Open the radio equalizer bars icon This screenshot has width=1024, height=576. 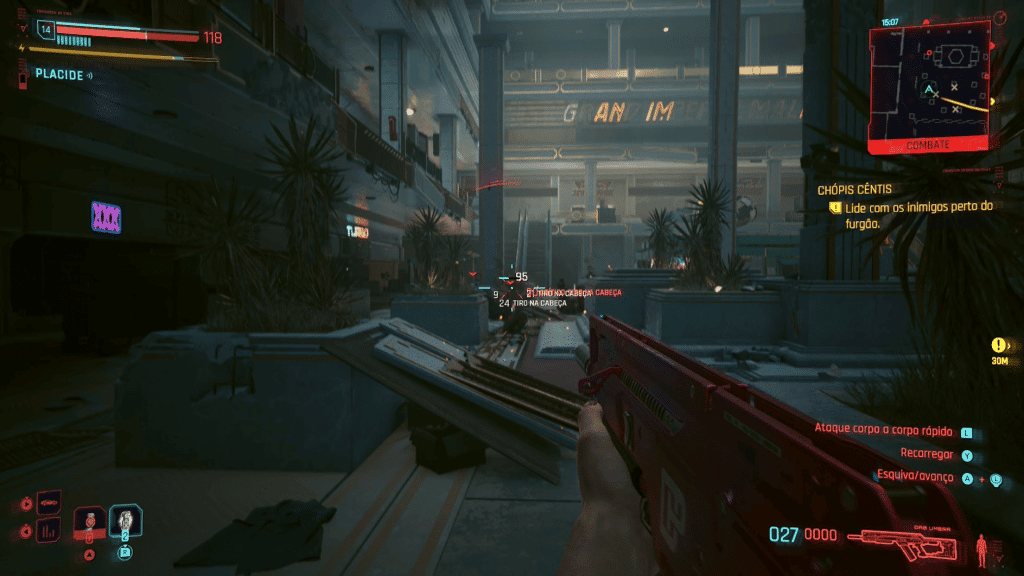point(49,530)
